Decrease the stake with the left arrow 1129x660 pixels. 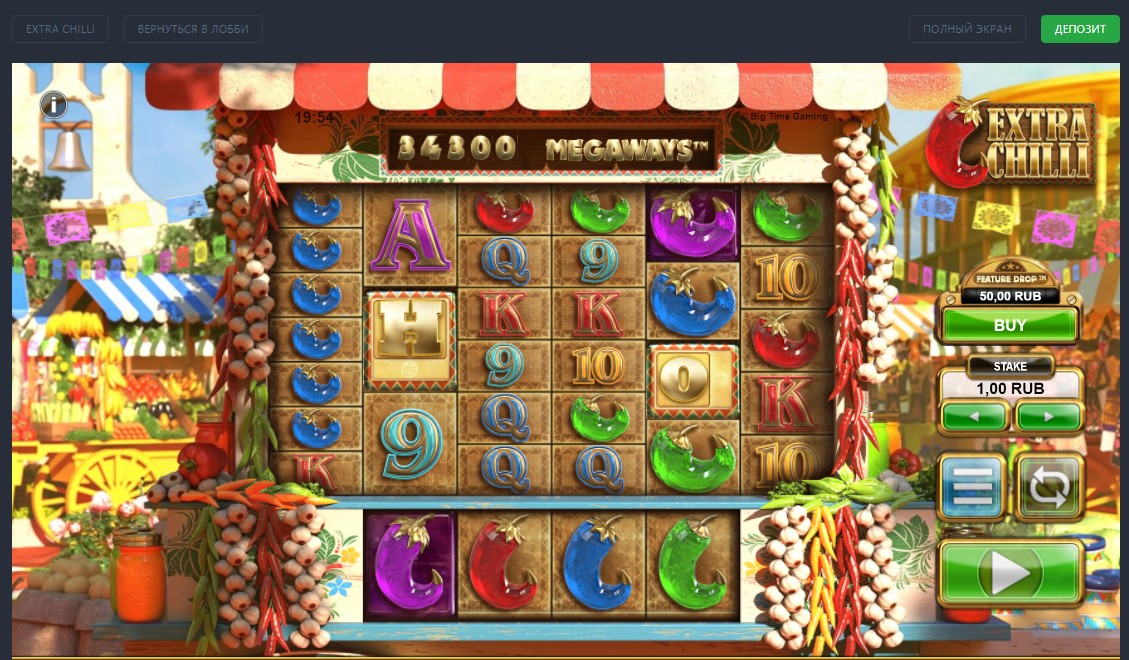tap(974, 415)
